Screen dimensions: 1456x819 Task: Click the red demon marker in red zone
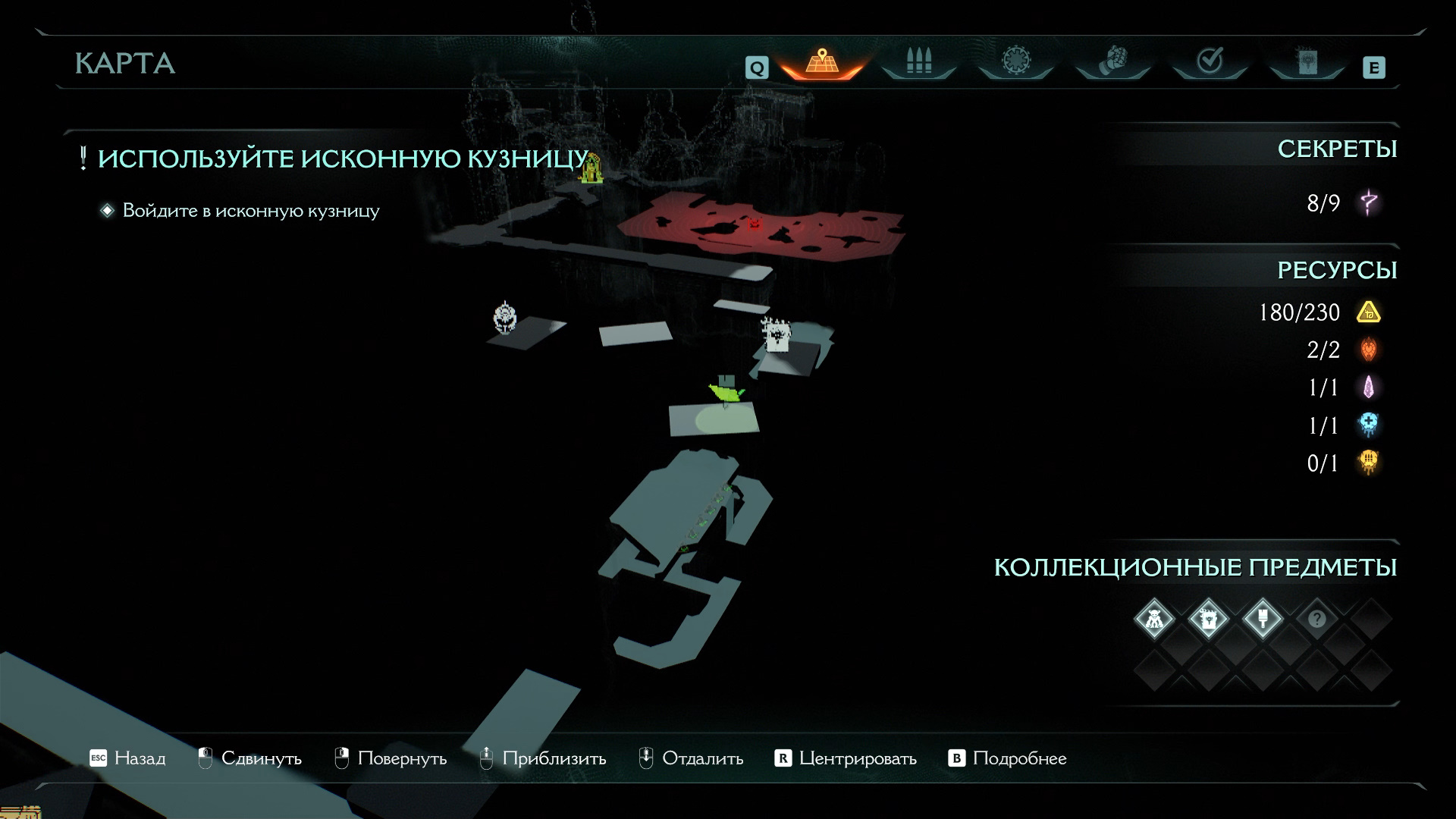coord(754,224)
